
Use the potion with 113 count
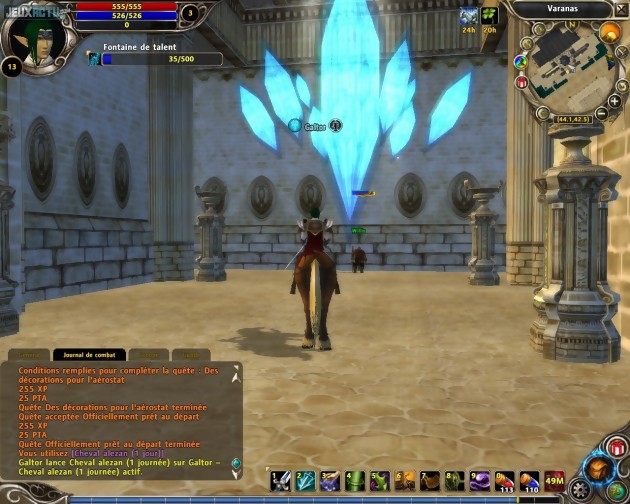point(505,481)
